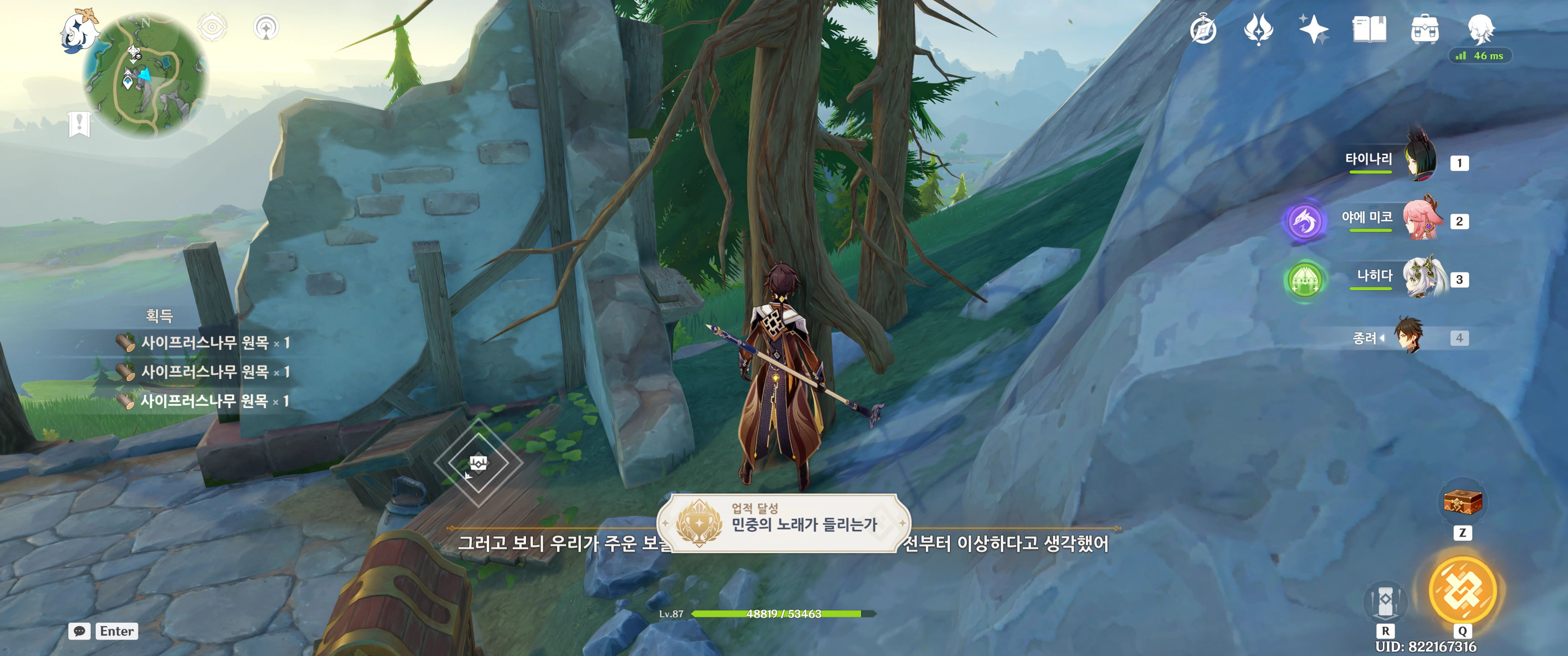Open the character profile head icon
Image resolution: width=1568 pixels, height=656 pixels.
click(x=1480, y=29)
